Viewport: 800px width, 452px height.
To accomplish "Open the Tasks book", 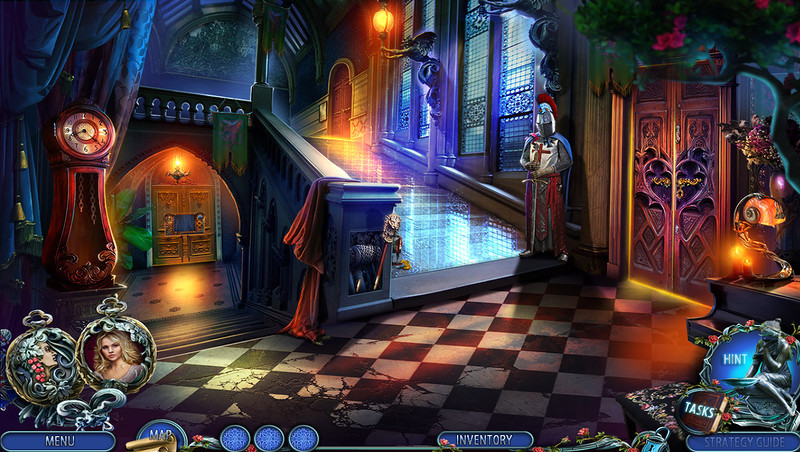I will (x=699, y=409).
